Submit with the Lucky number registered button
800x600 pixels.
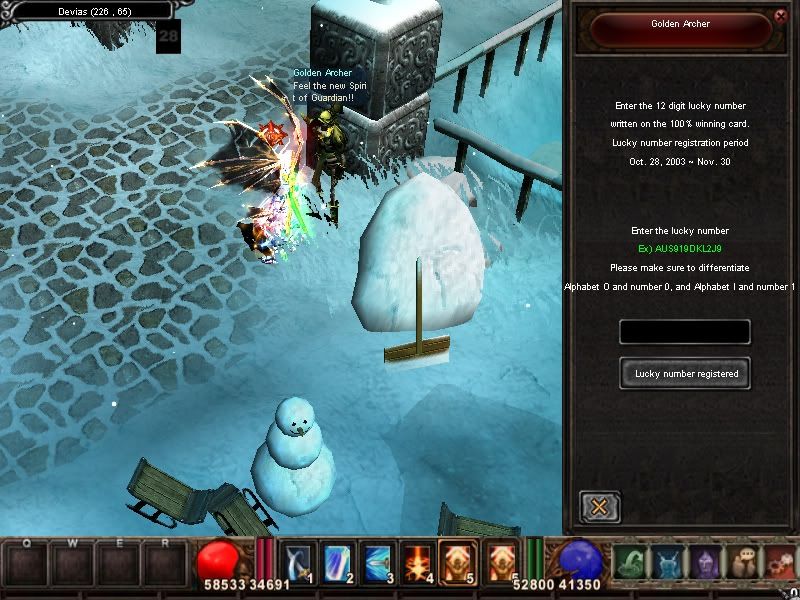point(685,373)
